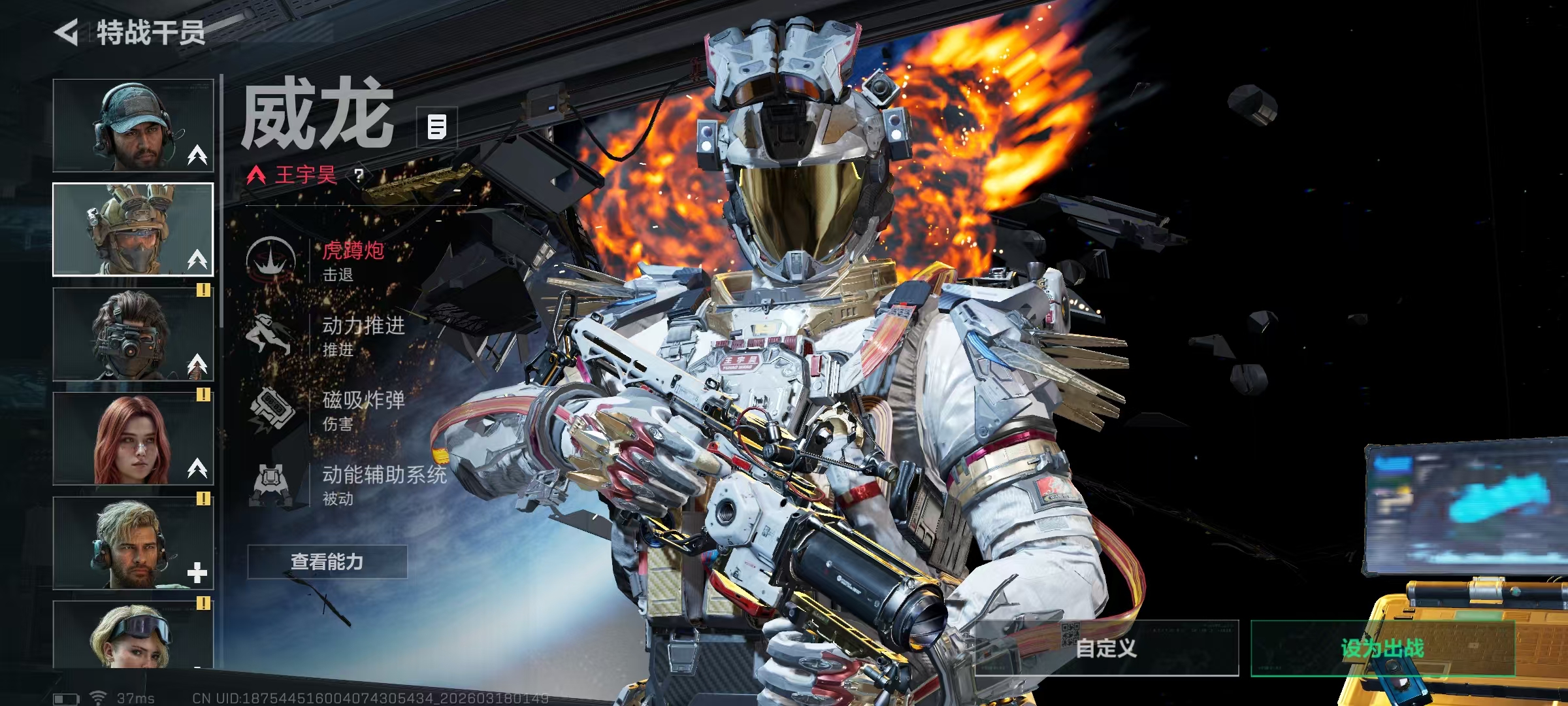Go back using the arrow beside 特战干员
The height and width of the screenshot is (706, 1568).
pos(67,33)
